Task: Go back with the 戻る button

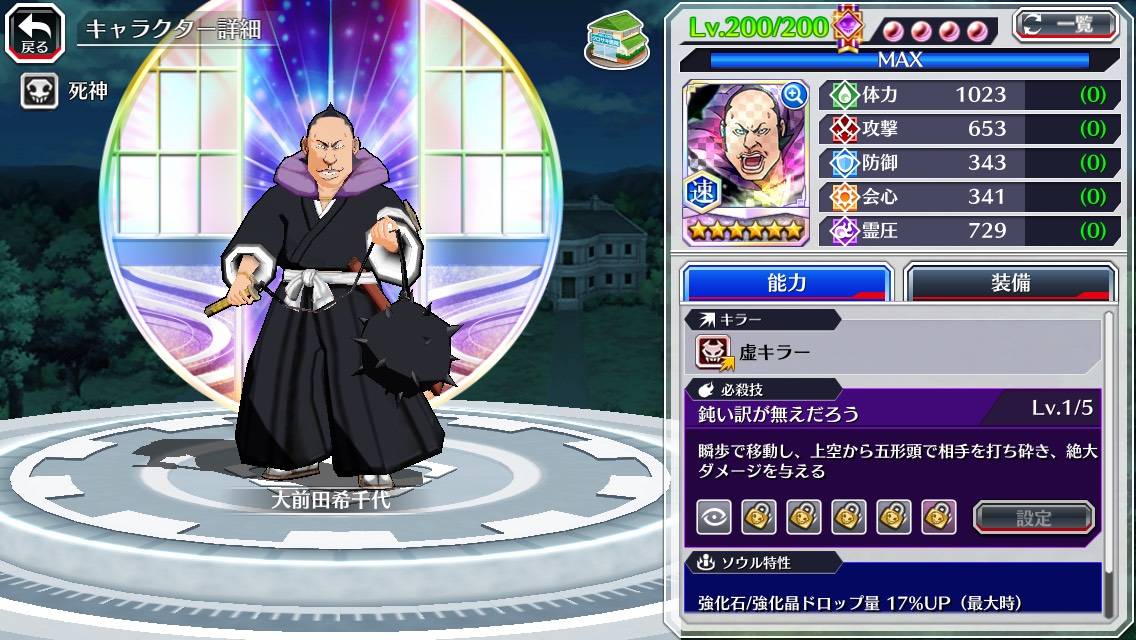Action: click(35, 31)
